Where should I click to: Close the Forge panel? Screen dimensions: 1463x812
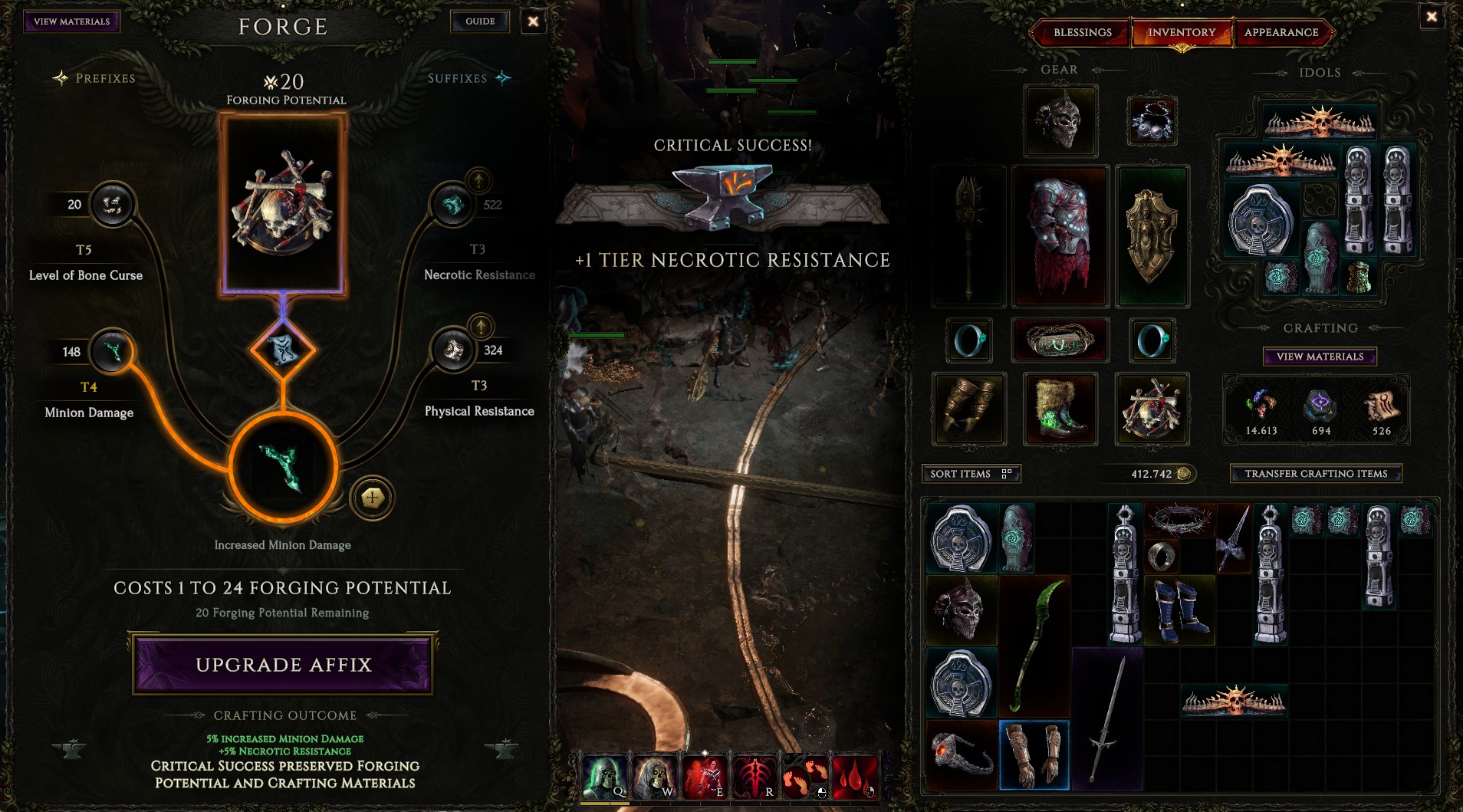pyautogui.click(x=533, y=21)
